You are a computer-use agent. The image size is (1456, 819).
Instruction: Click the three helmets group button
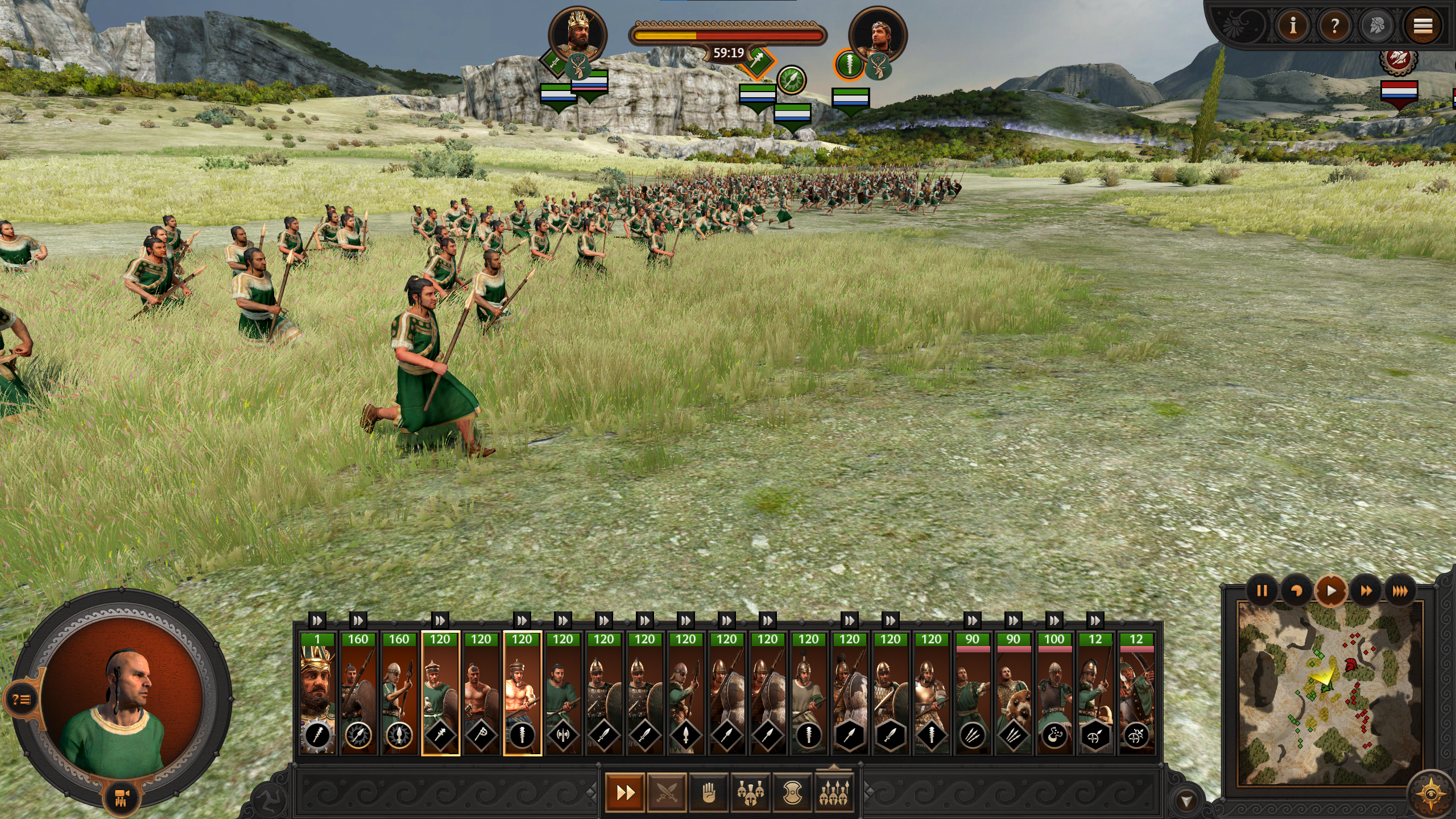coord(750,792)
